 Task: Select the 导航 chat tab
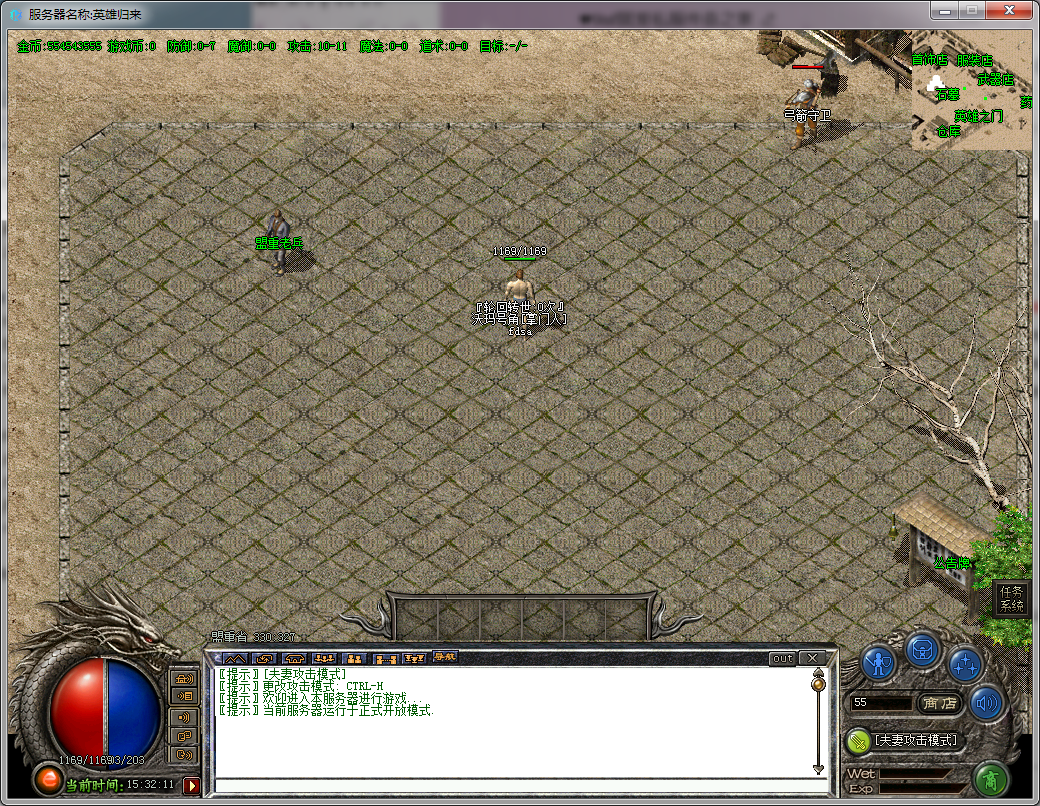coord(444,657)
